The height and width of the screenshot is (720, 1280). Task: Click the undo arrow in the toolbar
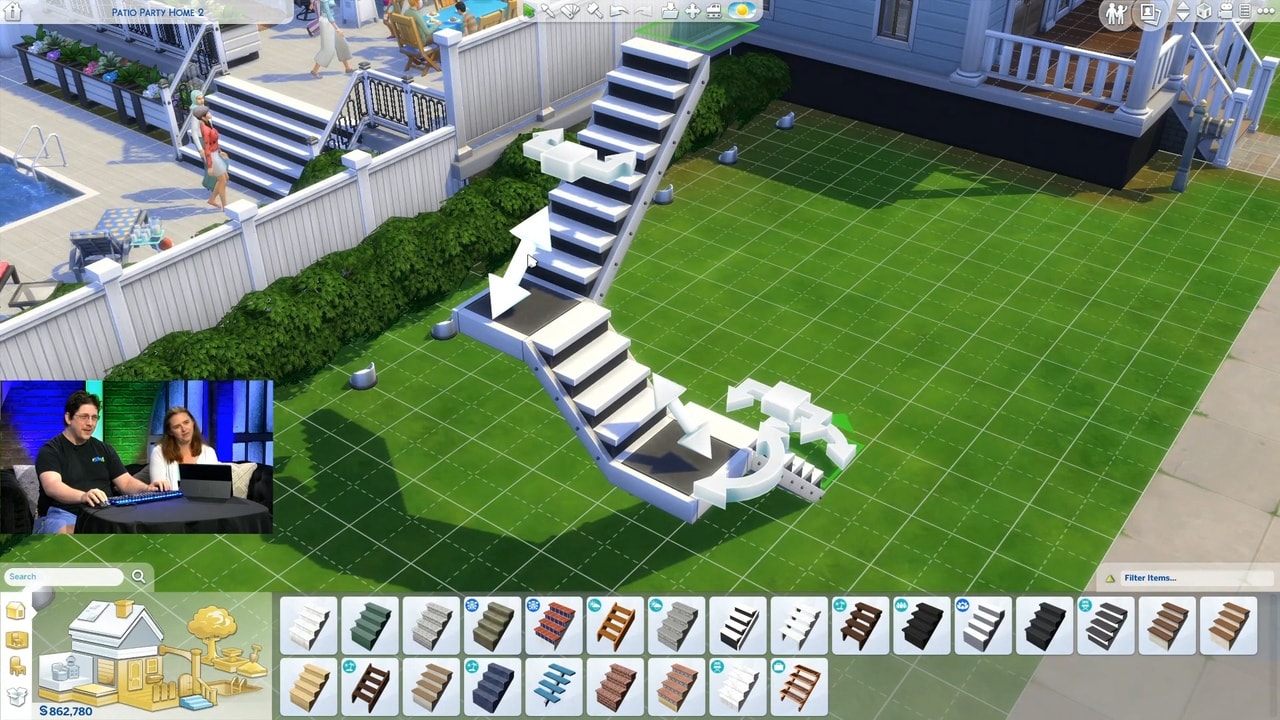click(x=619, y=11)
